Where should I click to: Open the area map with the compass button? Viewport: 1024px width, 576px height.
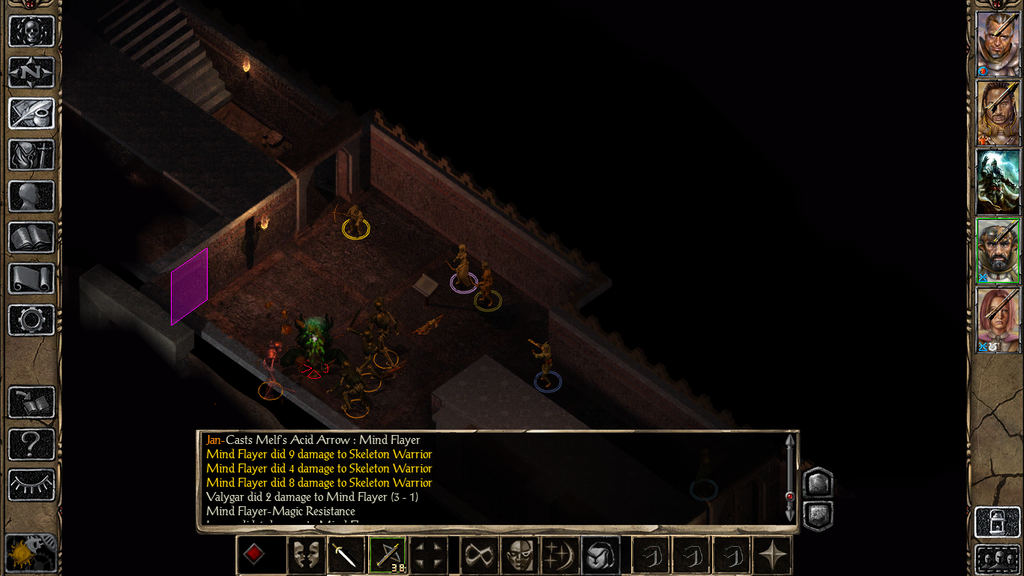[x=31, y=72]
